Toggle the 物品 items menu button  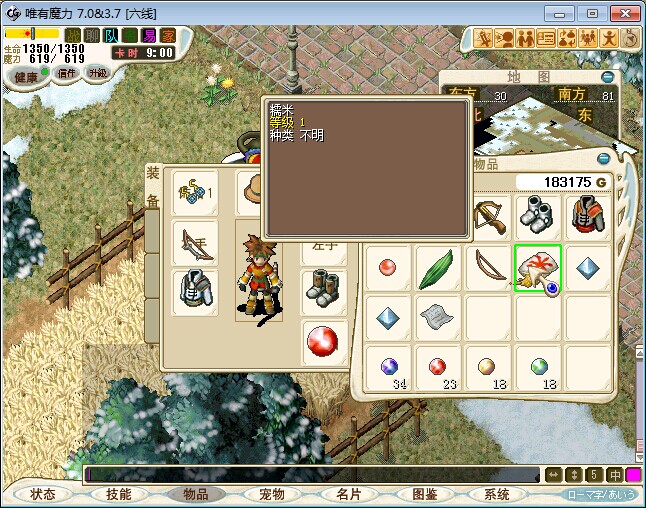tap(195, 494)
